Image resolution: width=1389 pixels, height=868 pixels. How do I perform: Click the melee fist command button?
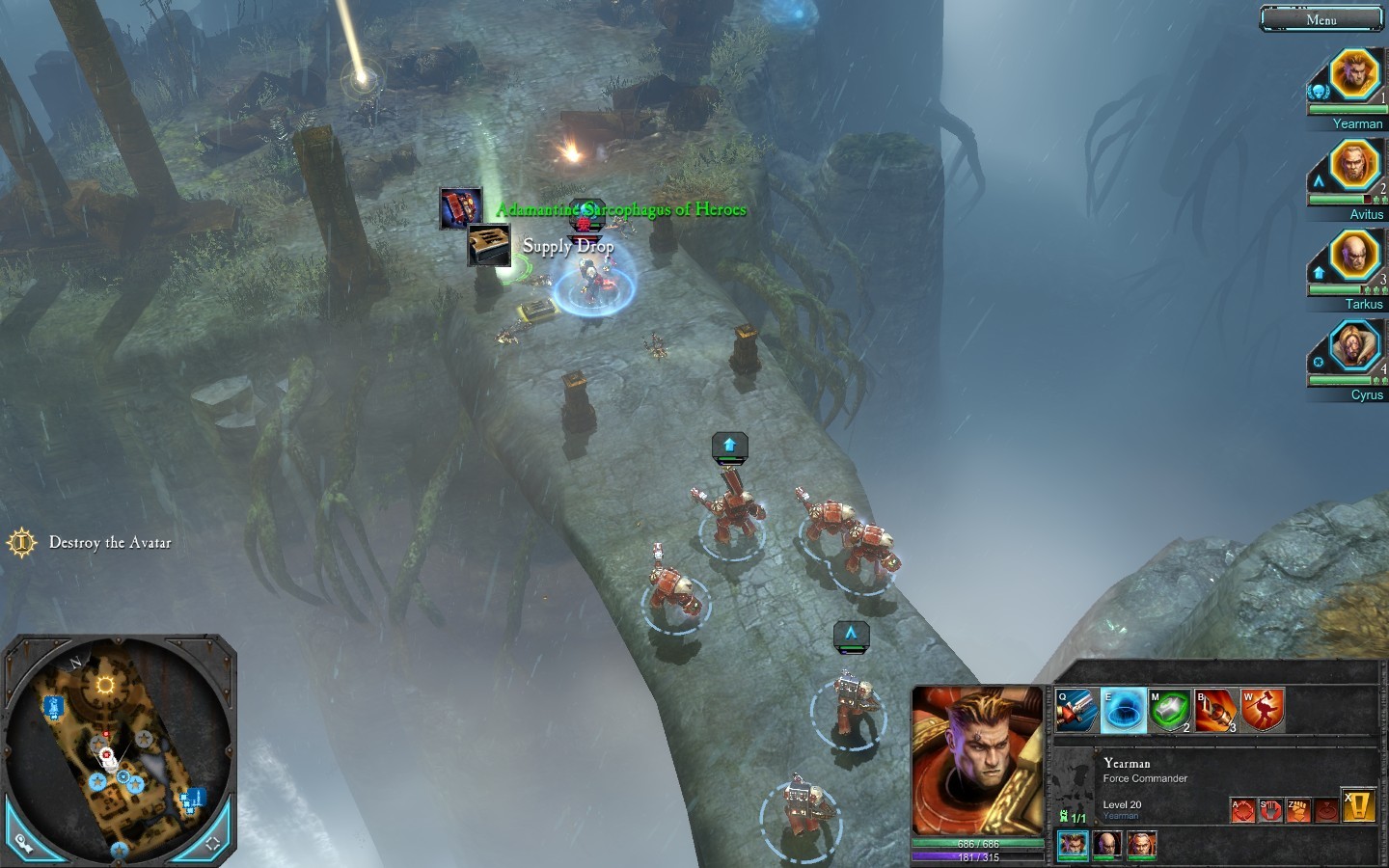pyautogui.click(x=1298, y=810)
